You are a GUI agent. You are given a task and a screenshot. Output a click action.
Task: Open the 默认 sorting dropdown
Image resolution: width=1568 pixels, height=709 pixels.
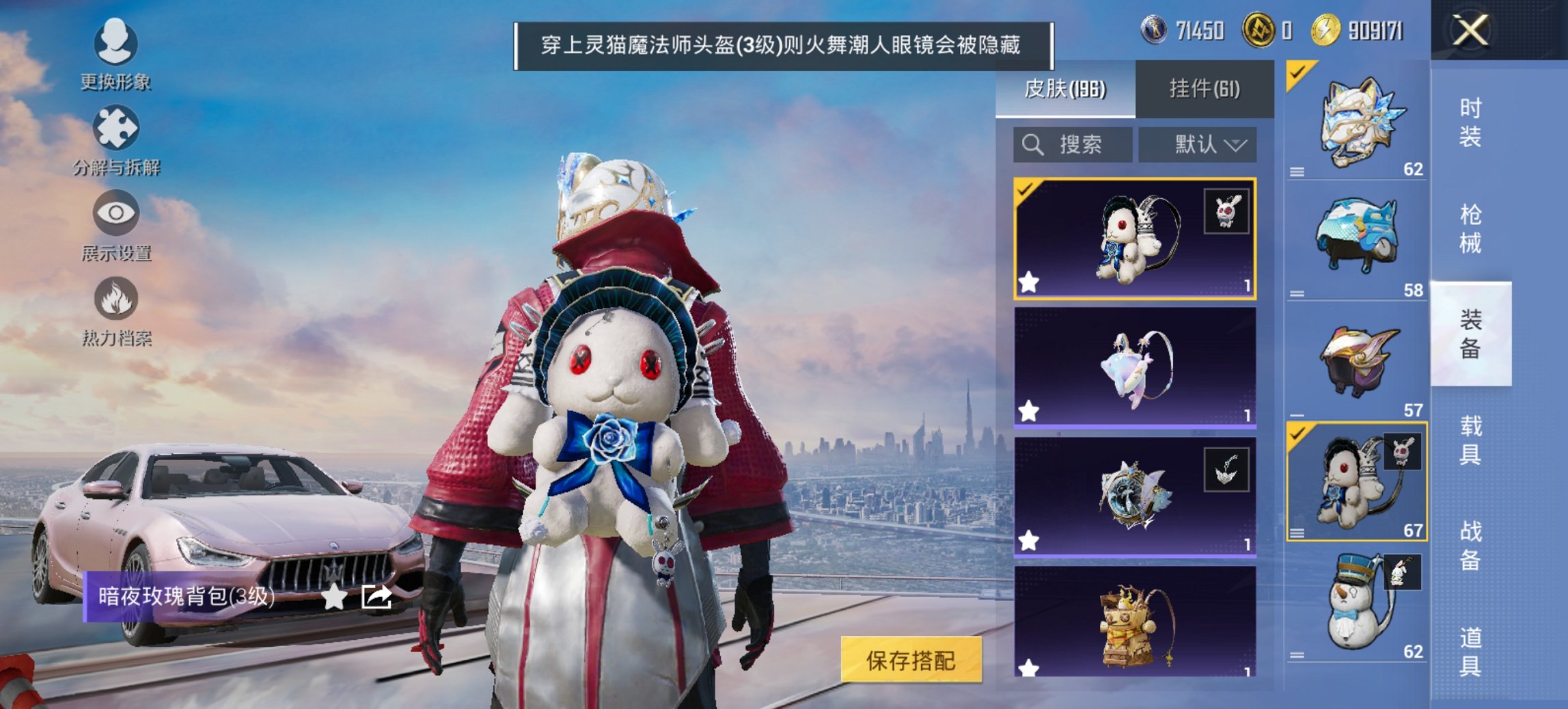tap(1205, 144)
